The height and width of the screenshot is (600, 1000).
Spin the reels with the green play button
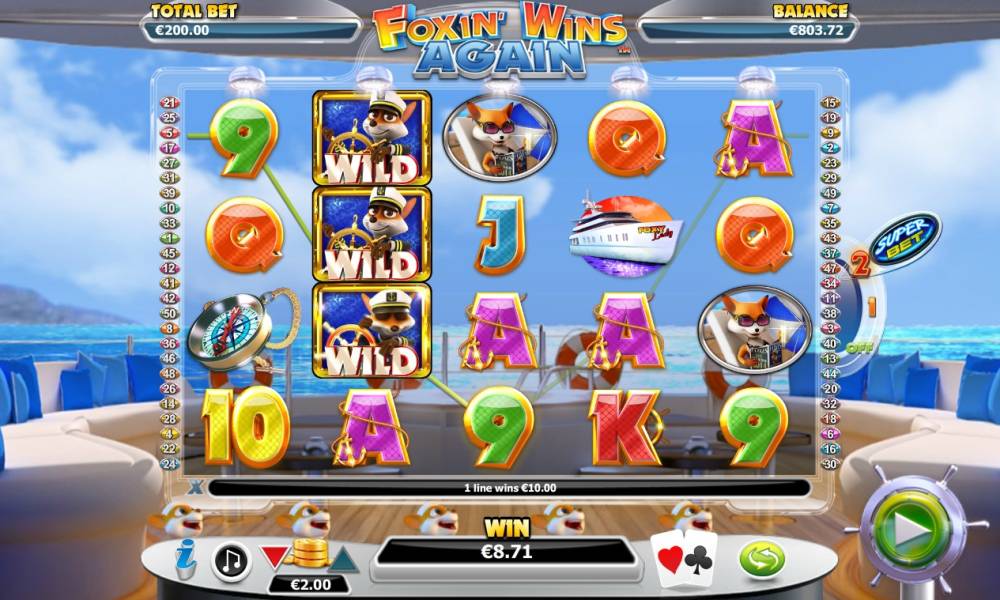(911, 531)
